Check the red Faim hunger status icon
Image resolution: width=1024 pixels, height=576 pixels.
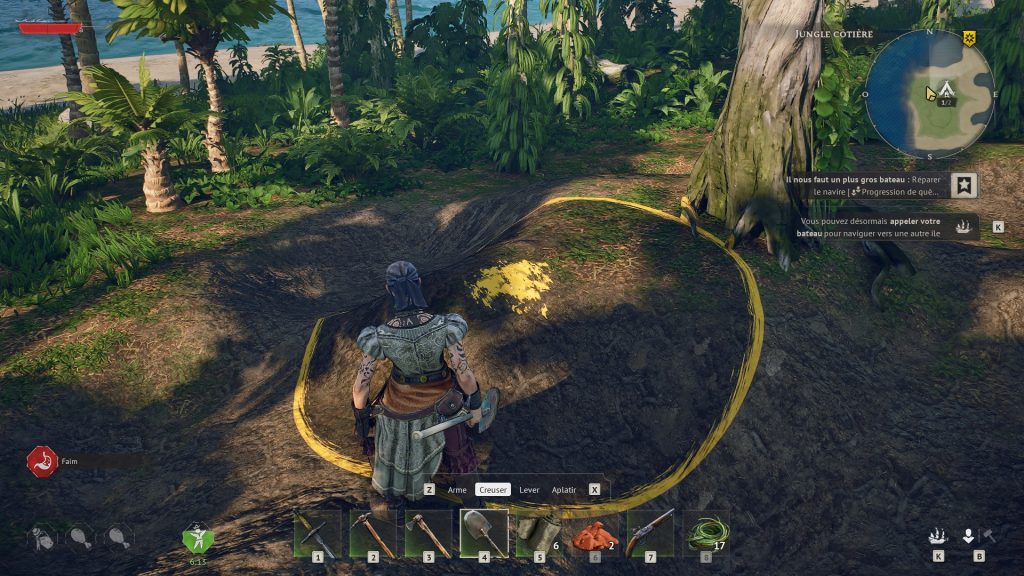point(41,461)
